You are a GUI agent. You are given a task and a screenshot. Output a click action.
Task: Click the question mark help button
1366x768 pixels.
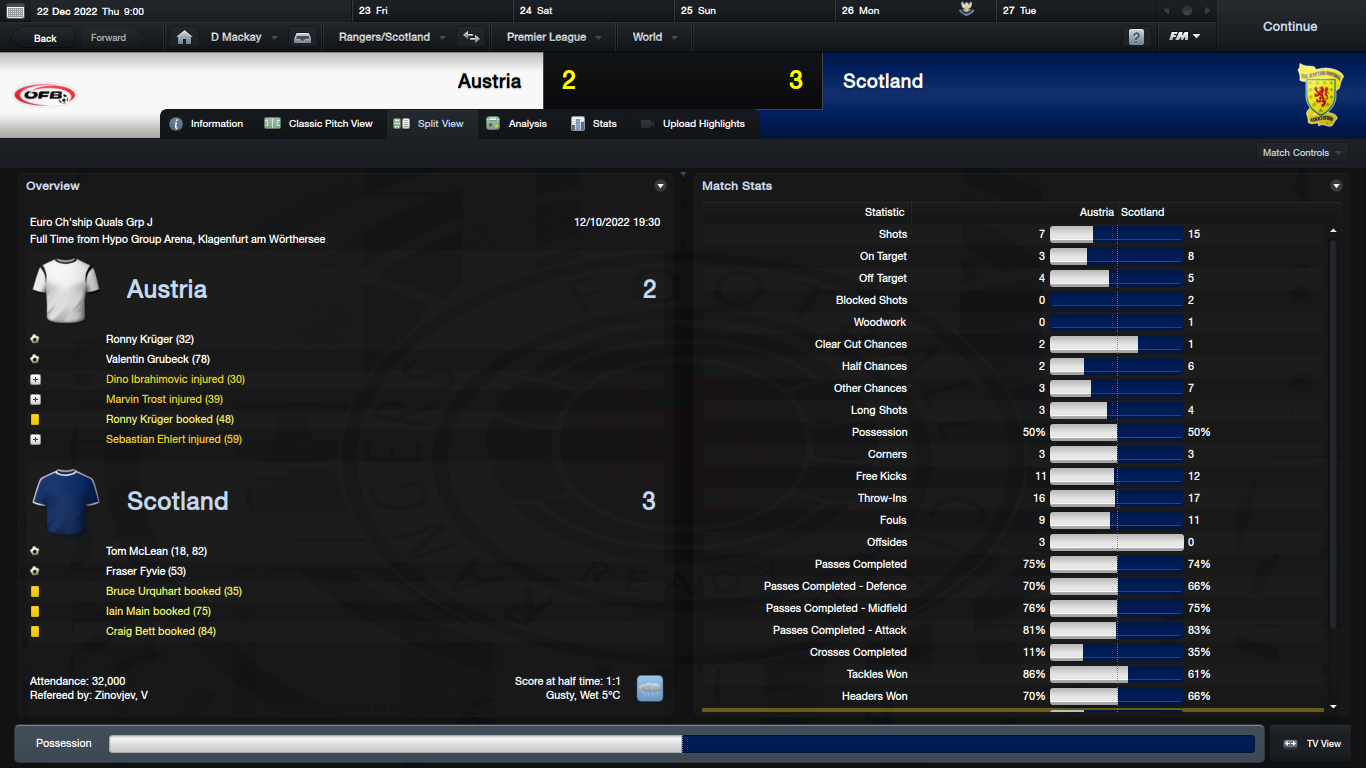(x=1136, y=38)
